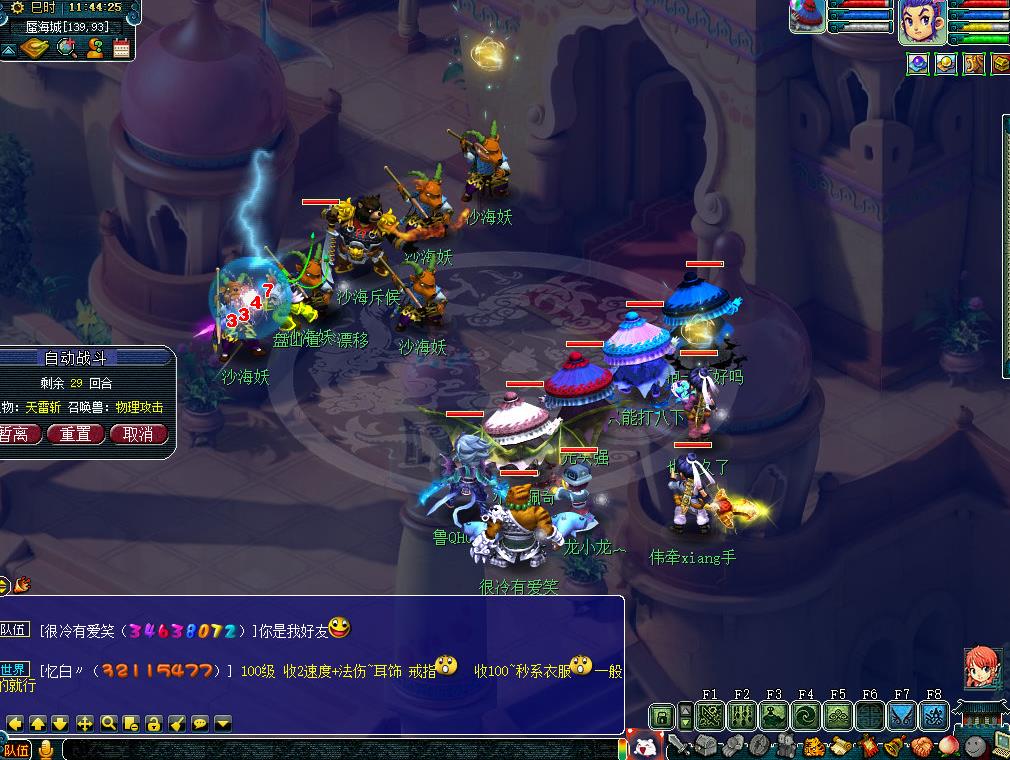This screenshot has height=760, width=1010.
Task: Toggle the chat padlock button
Action: pyautogui.click(x=154, y=723)
